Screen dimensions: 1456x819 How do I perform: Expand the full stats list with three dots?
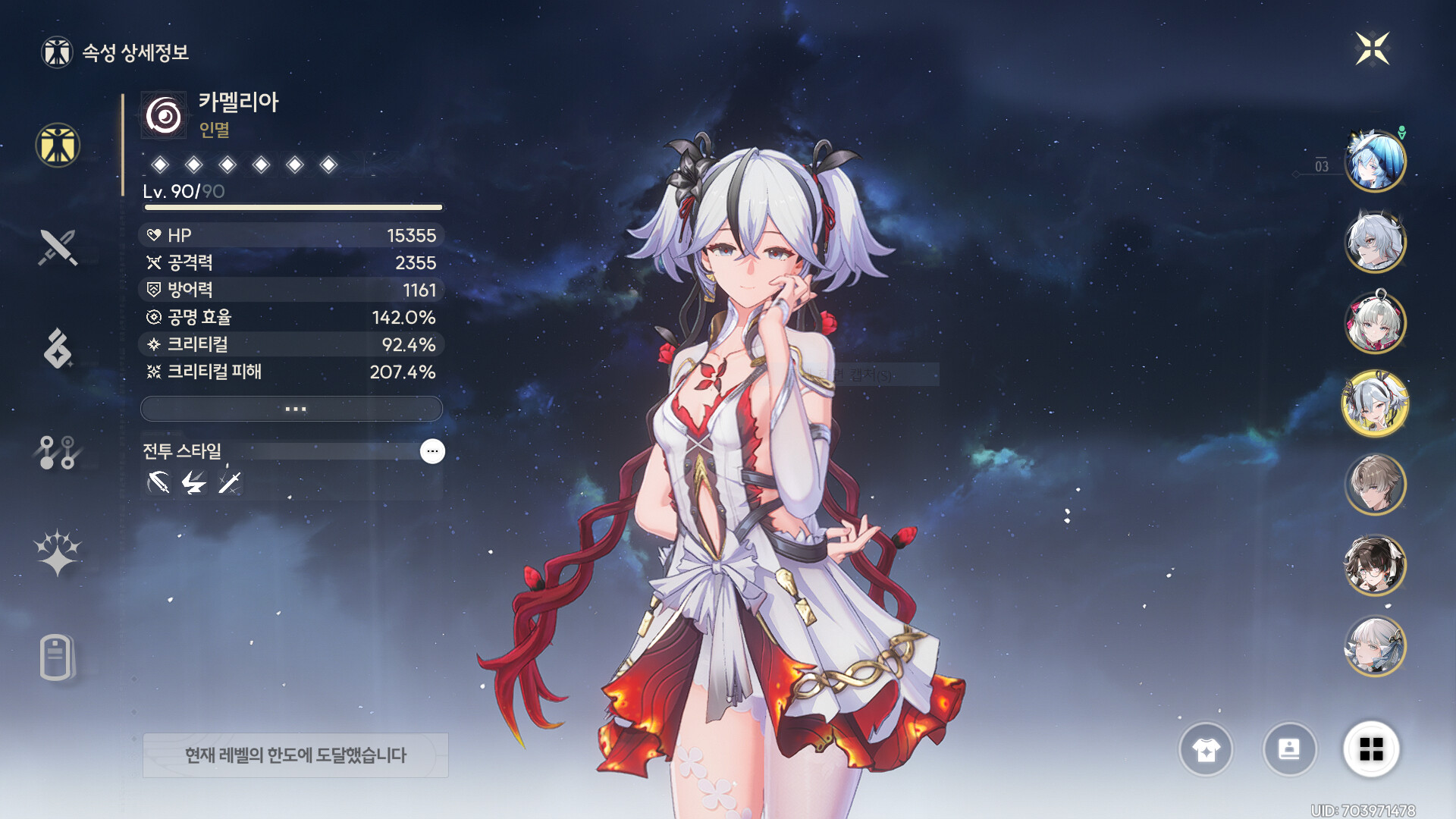point(292,409)
